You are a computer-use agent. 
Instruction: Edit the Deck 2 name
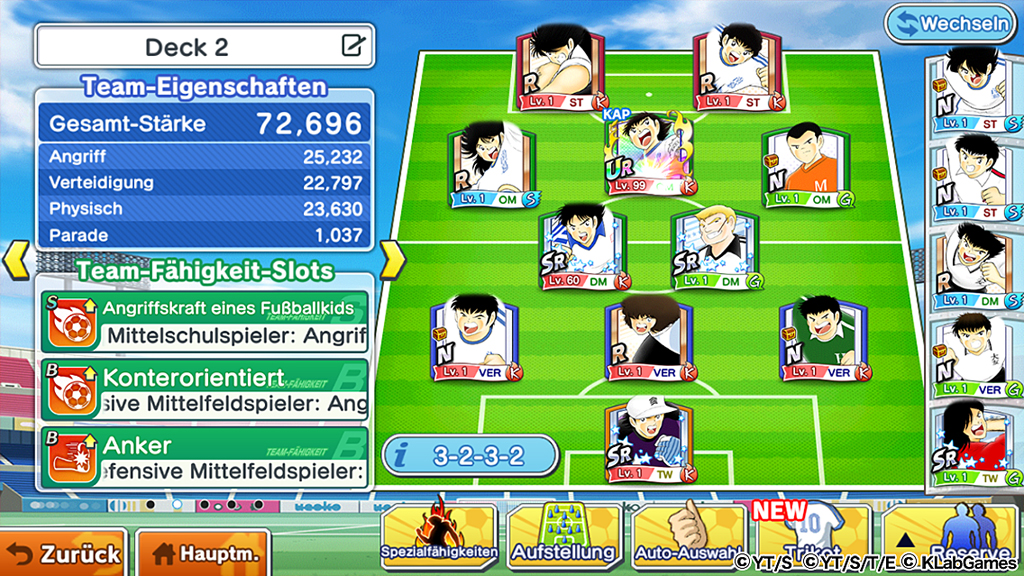[352, 46]
